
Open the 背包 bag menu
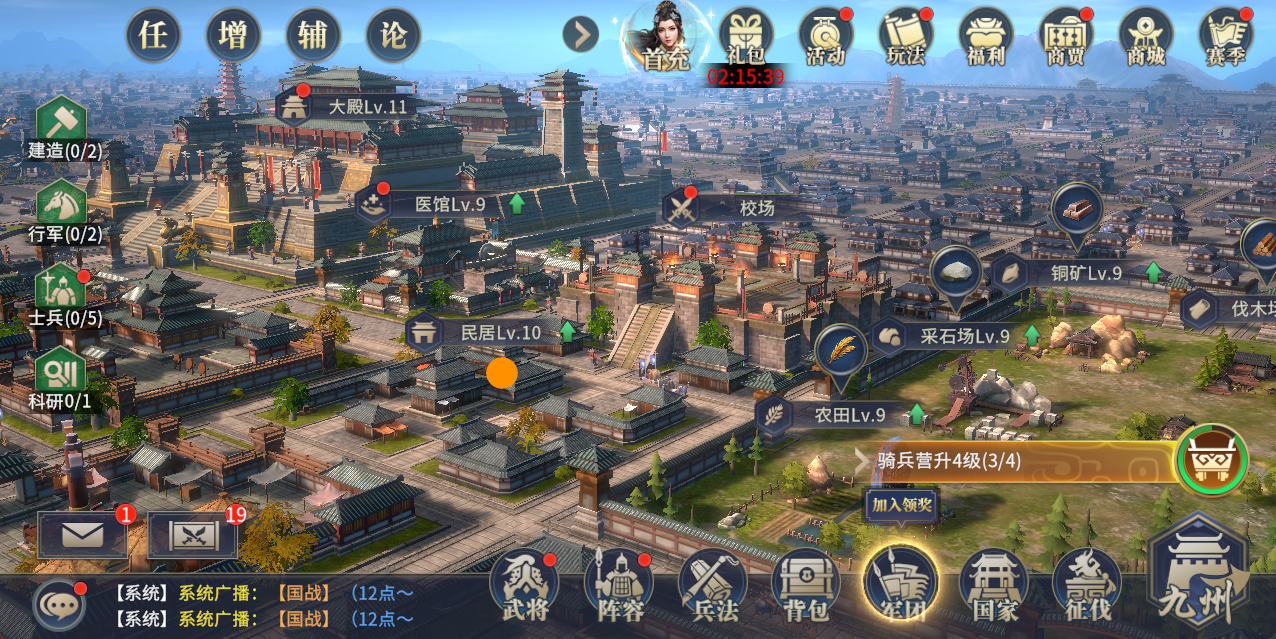click(x=806, y=584)
